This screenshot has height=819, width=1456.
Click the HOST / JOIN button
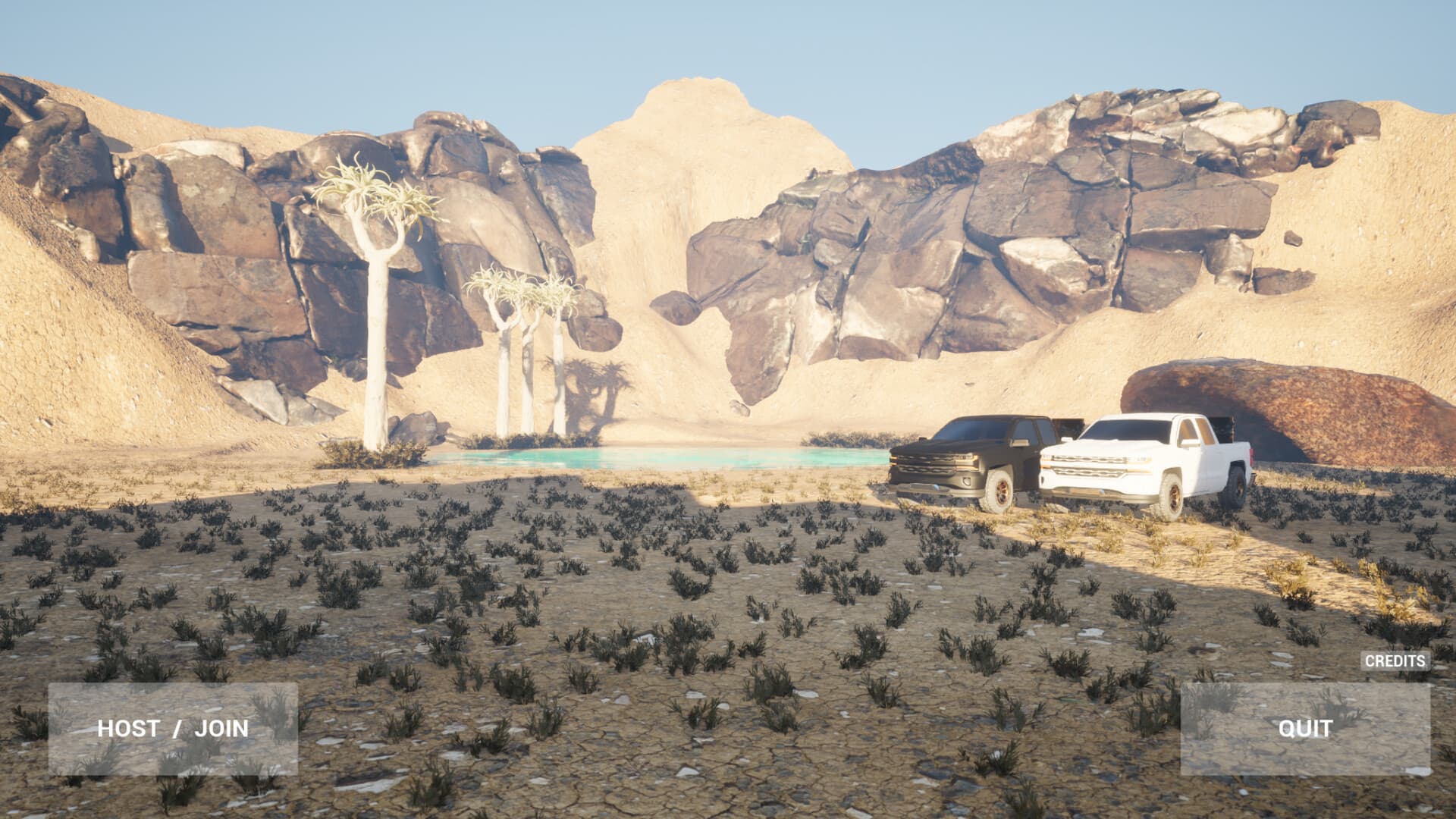click(x=172, y=730)
